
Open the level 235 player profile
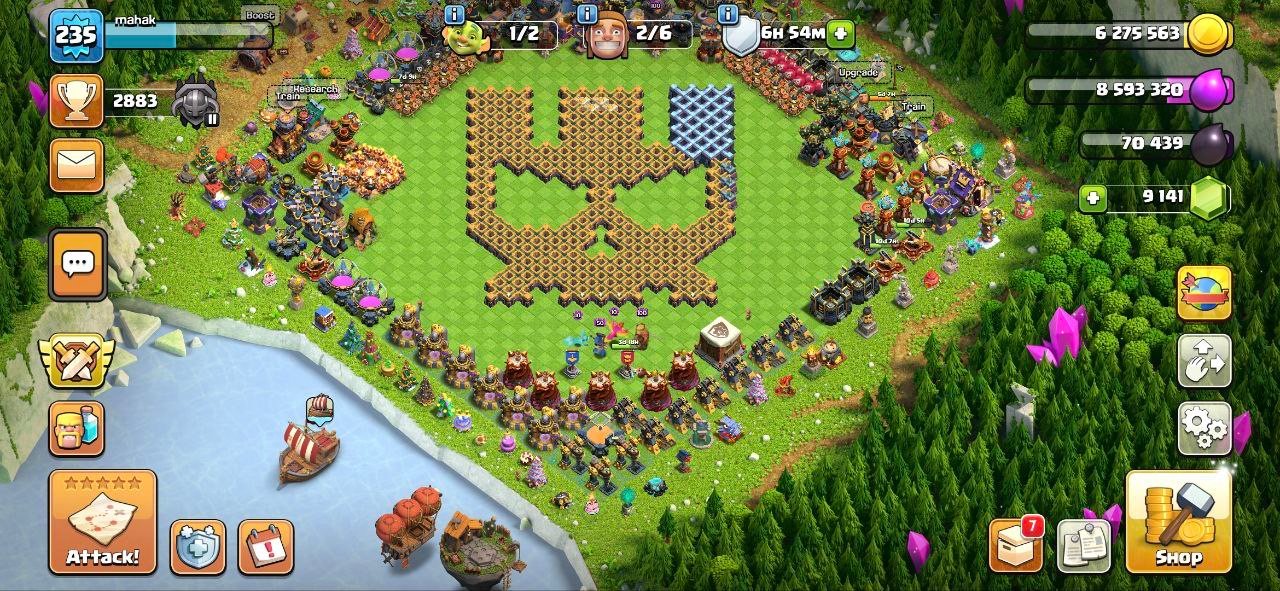76,36
